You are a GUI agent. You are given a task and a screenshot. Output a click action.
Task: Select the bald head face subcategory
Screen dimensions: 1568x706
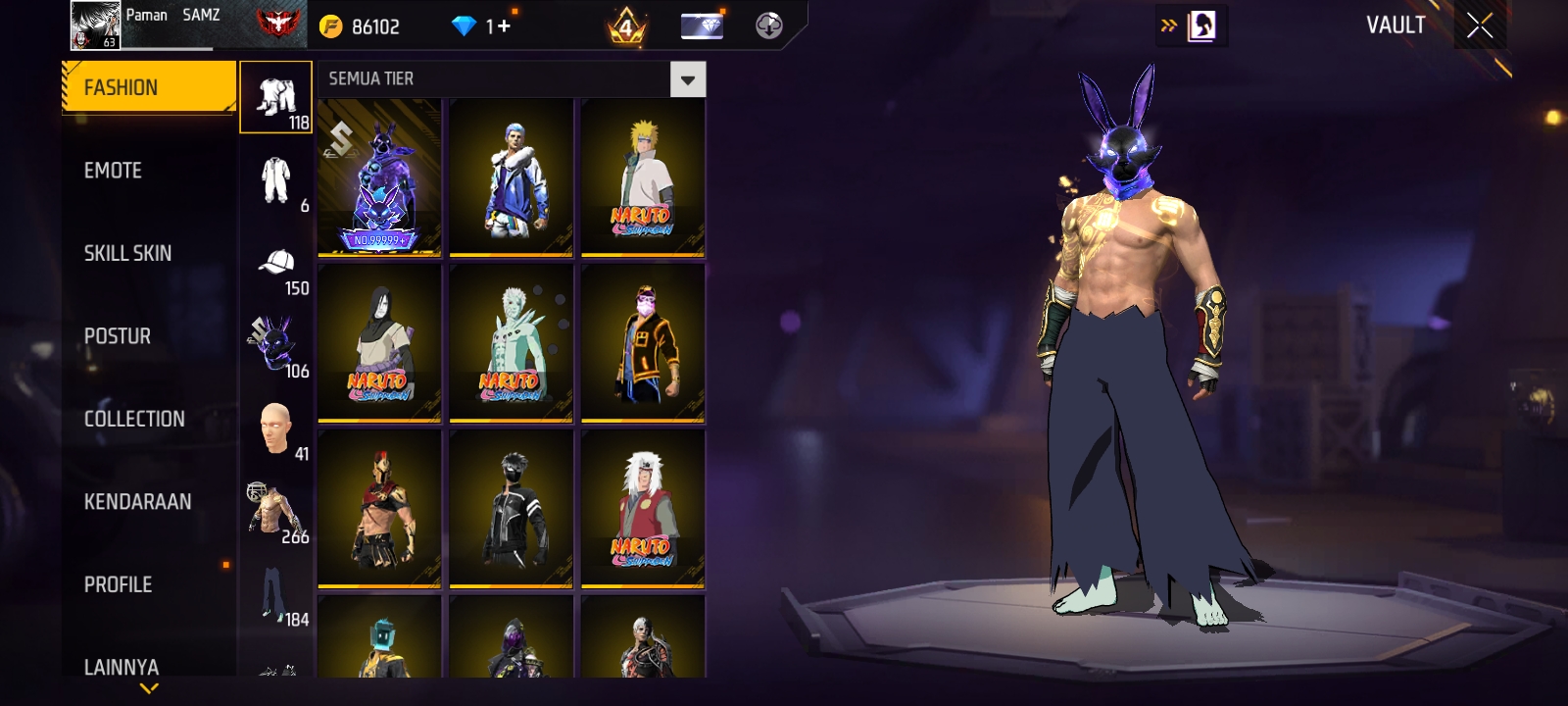(276, 429)
